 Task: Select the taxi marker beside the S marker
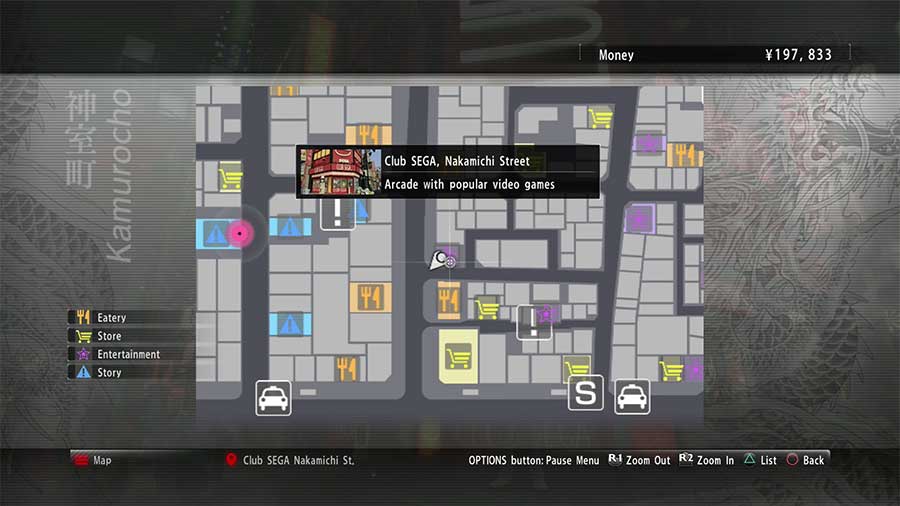pyautogui.click(x=632, y=396)
